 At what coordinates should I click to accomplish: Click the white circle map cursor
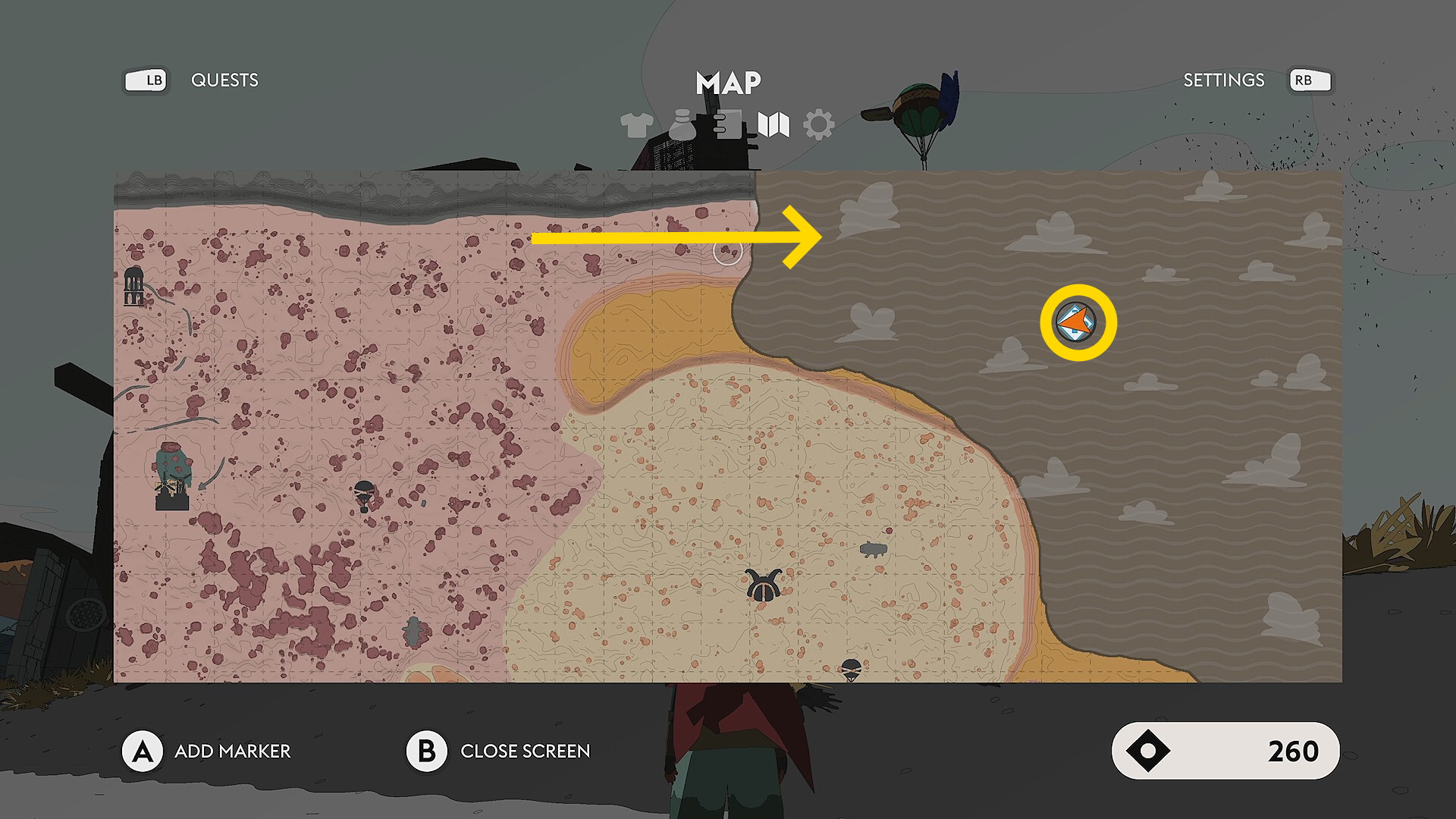tap(728, 252)
